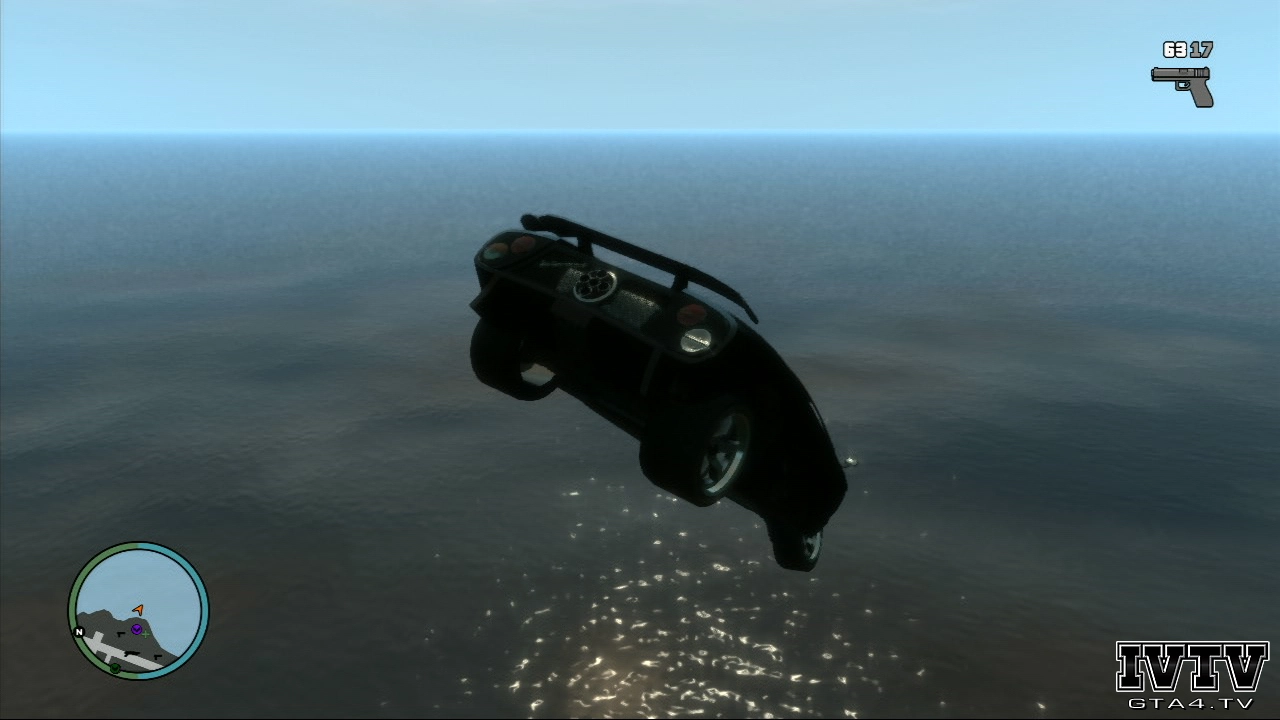Image resolution: width=1280 pixels, height=720 pixels.
Task: Click the circular radar minimap
Action: [x=138, y=611]
